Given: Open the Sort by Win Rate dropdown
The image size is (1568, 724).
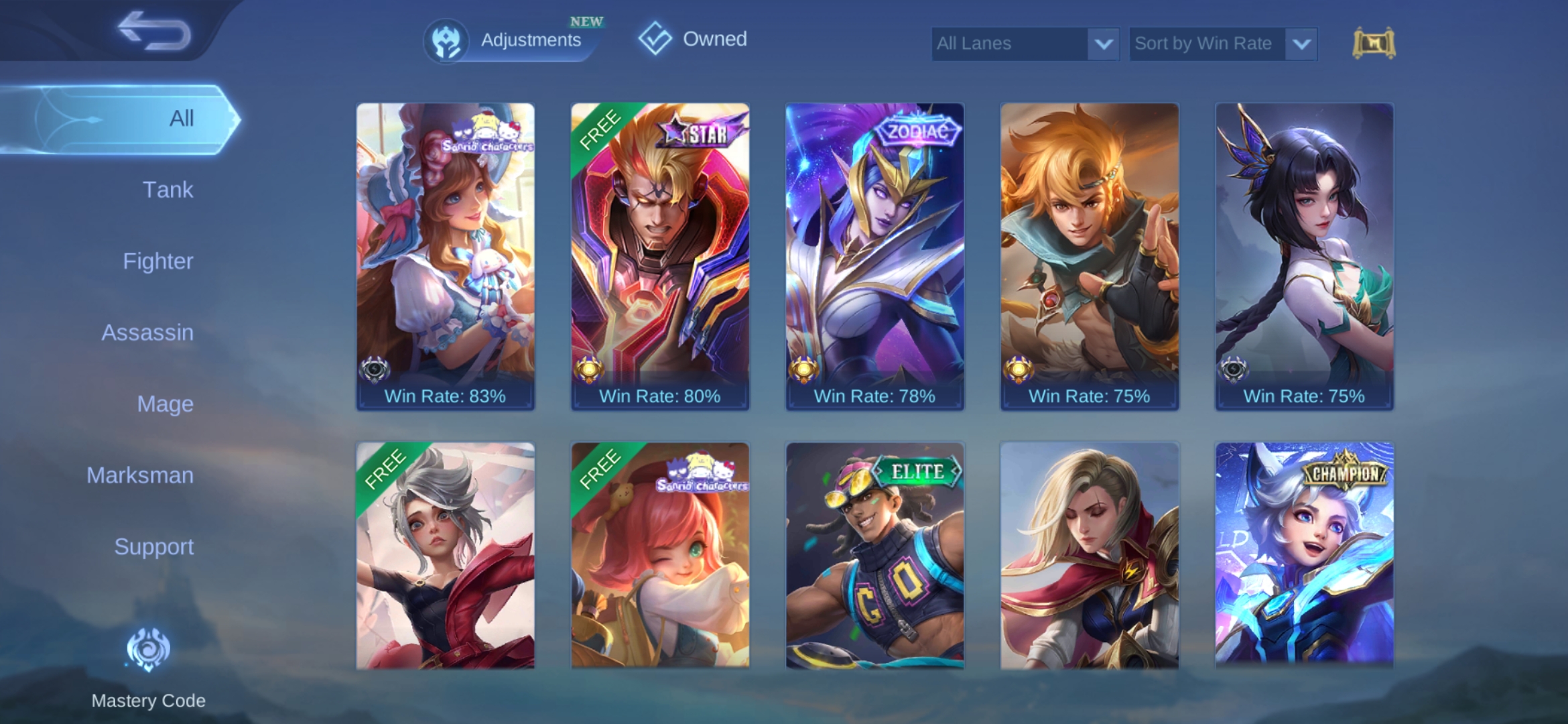Looking at the screenshot, I should click(1223, 44).
